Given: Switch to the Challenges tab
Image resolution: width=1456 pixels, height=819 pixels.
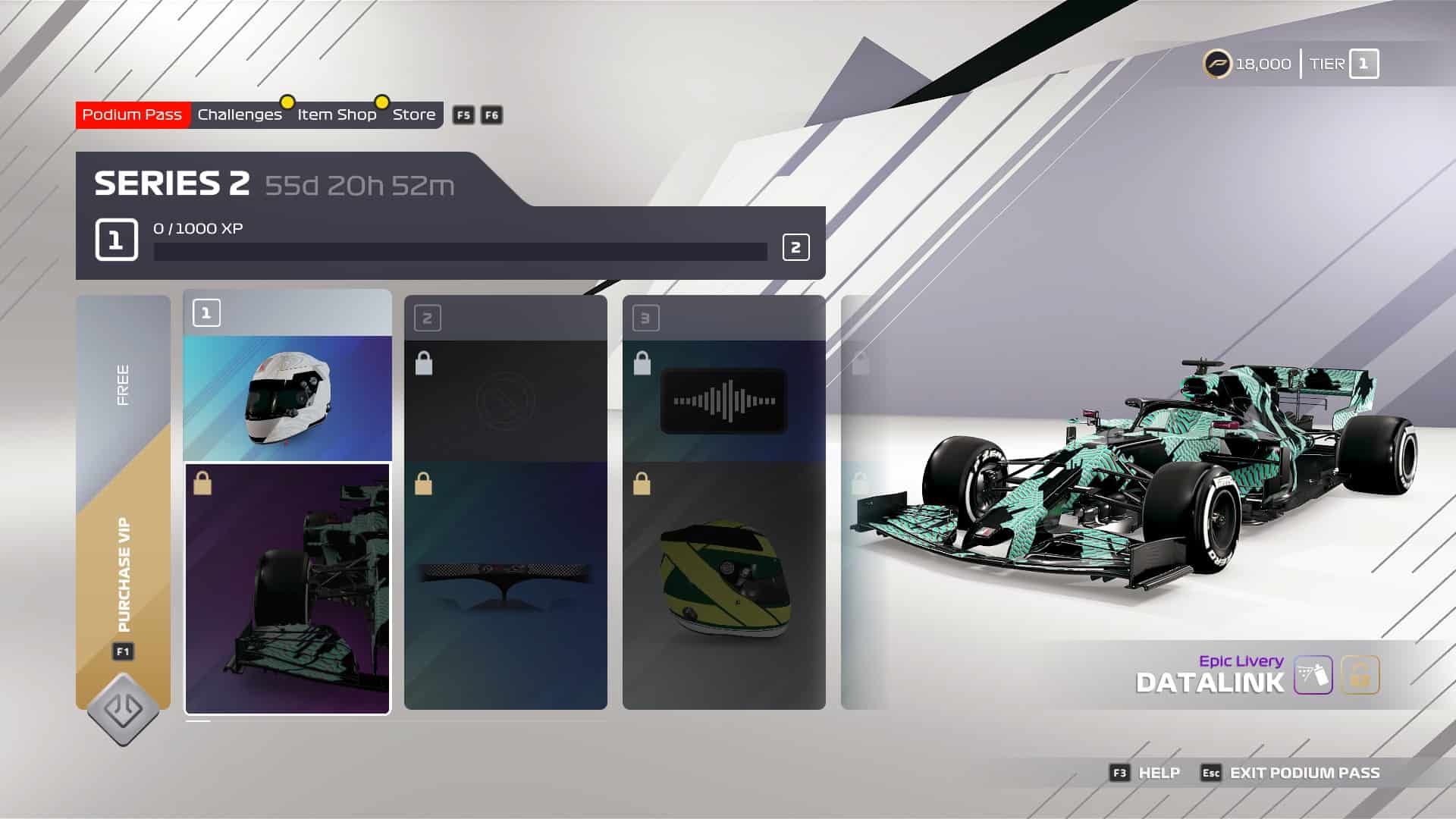Looking at the screenshot, I should click(x=239, y=115).
